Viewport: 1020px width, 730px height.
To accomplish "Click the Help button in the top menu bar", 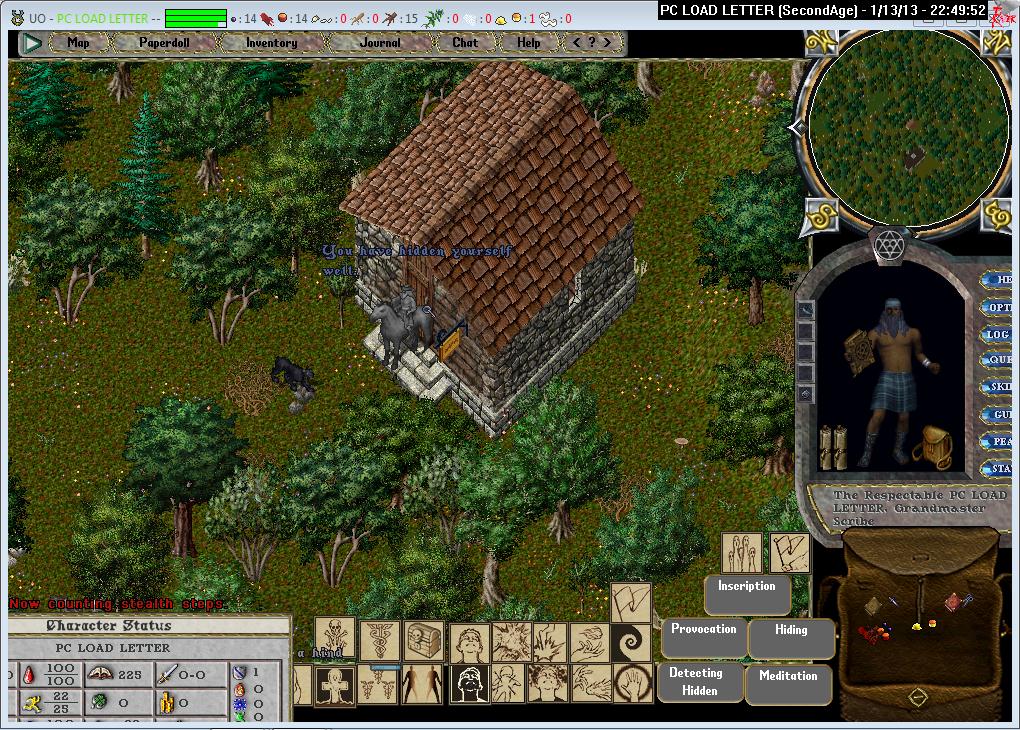I will click(529, 43).
